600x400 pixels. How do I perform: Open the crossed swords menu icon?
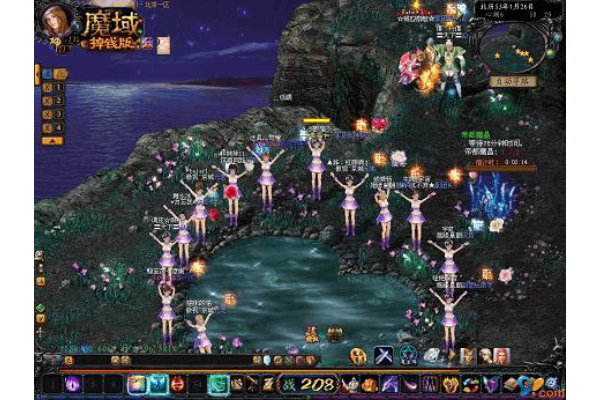(x=384, y=355)
